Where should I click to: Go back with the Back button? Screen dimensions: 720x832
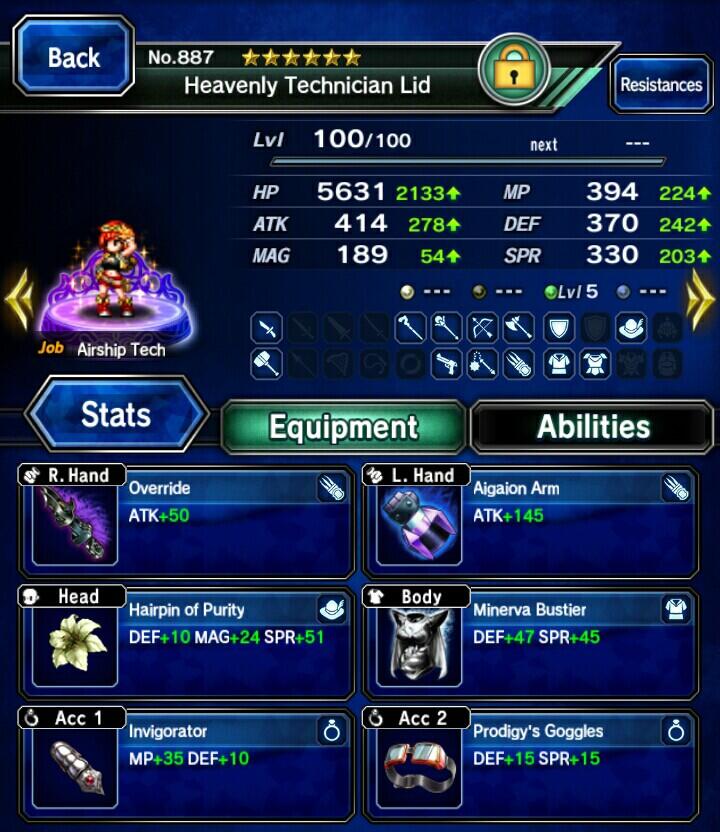tap(73, 58)
